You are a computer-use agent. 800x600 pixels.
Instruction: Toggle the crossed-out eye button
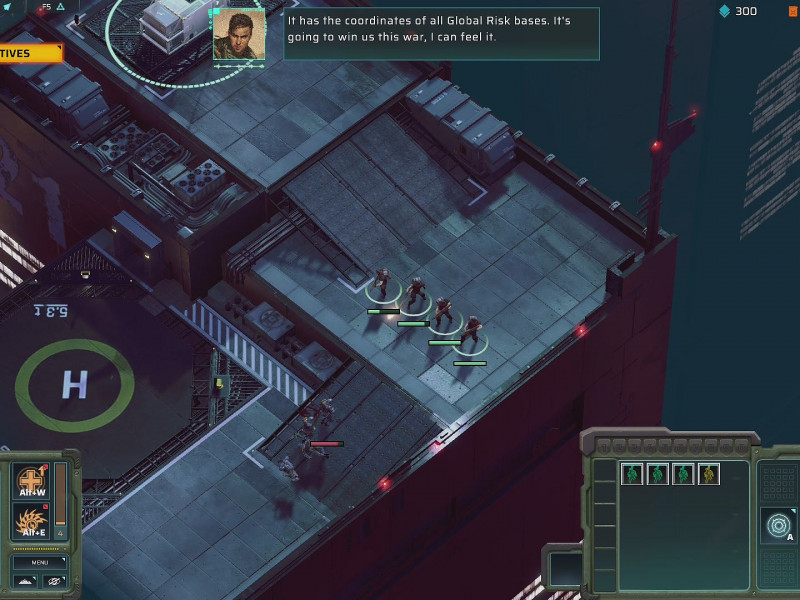coord(53,581)
